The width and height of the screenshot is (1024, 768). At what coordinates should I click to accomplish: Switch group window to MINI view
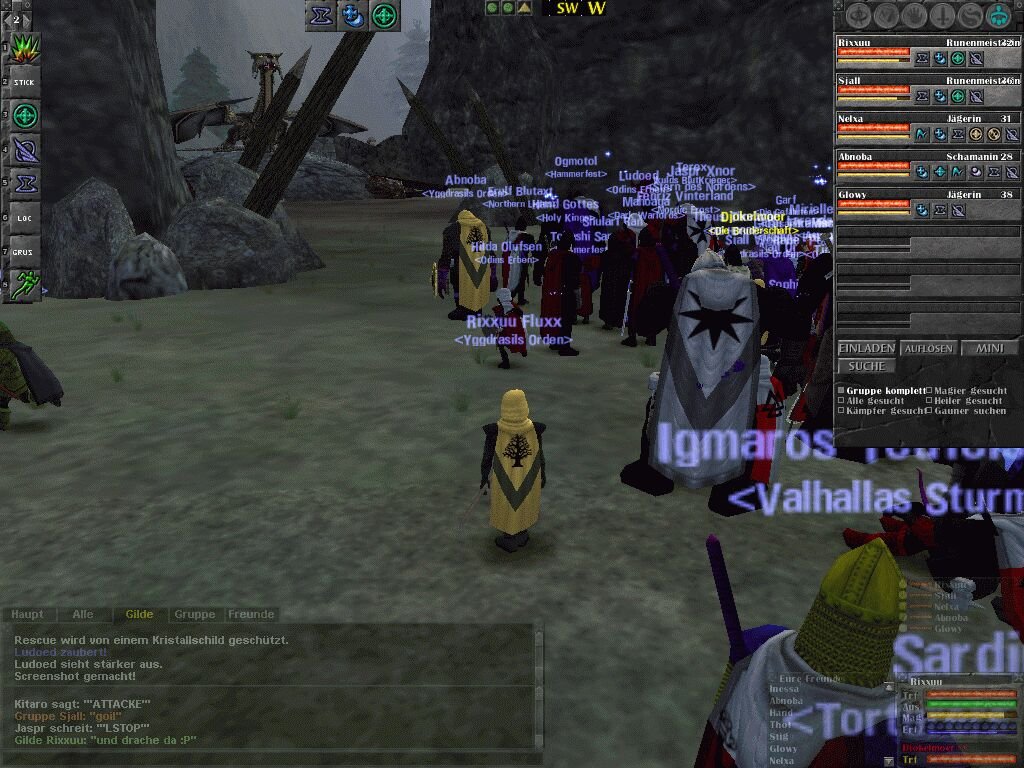[x=989, y=348]
